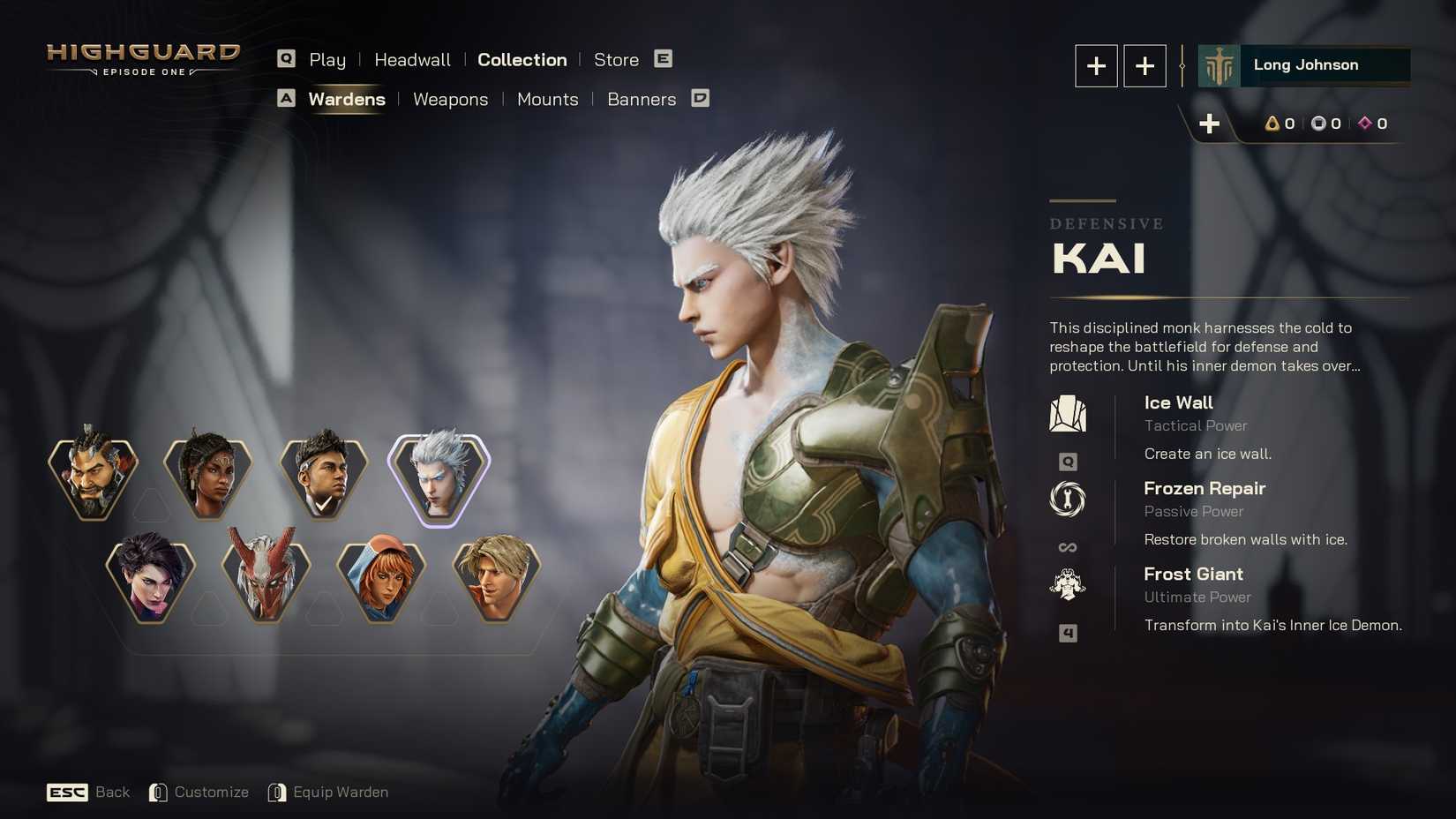Select the horned demon warden portrait
Image resolution: width=1456 pixels, height=819 pixels.
267,578
